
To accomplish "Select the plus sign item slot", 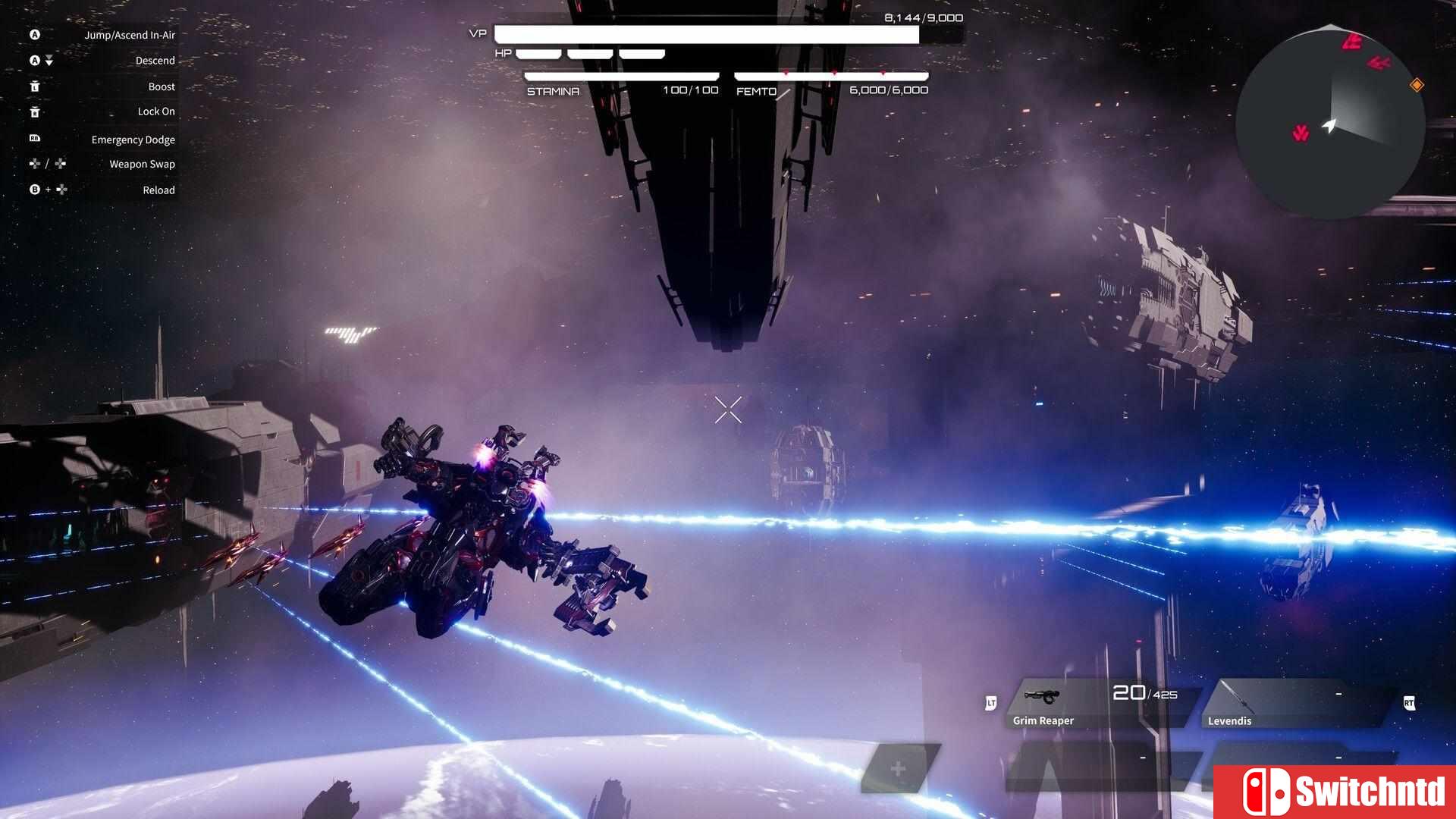I will (x=899, y=769).
